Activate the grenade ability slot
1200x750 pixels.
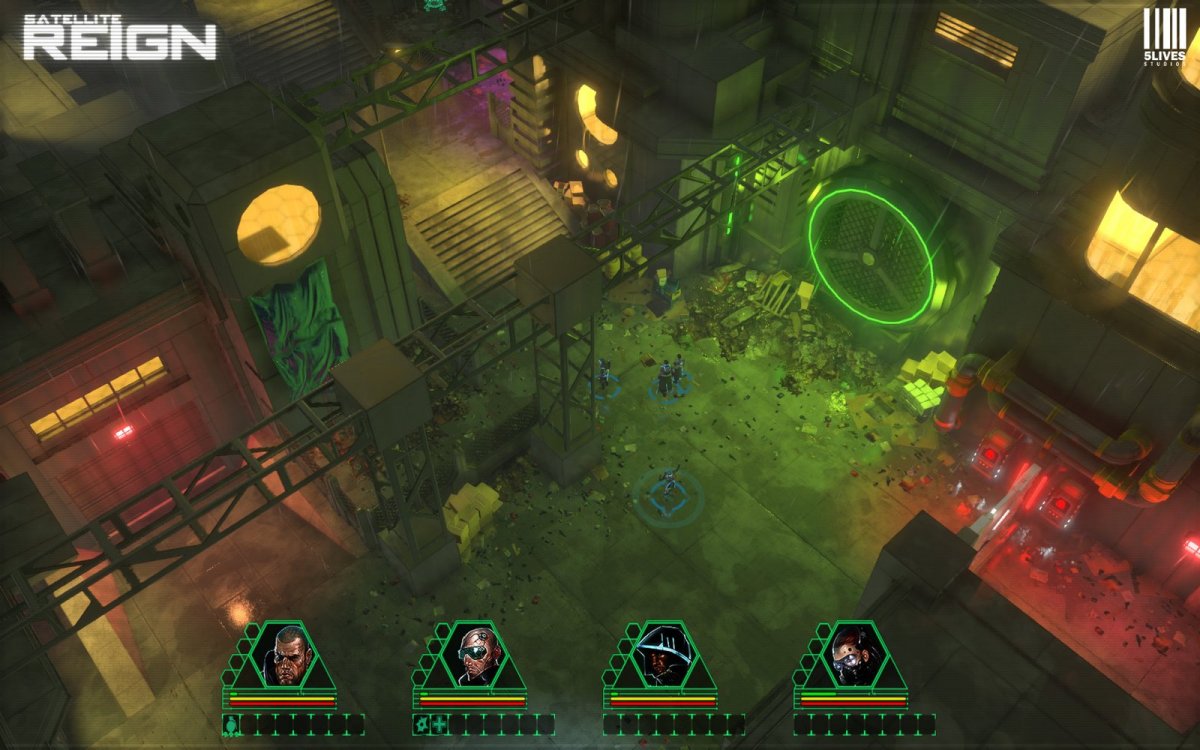230,724
